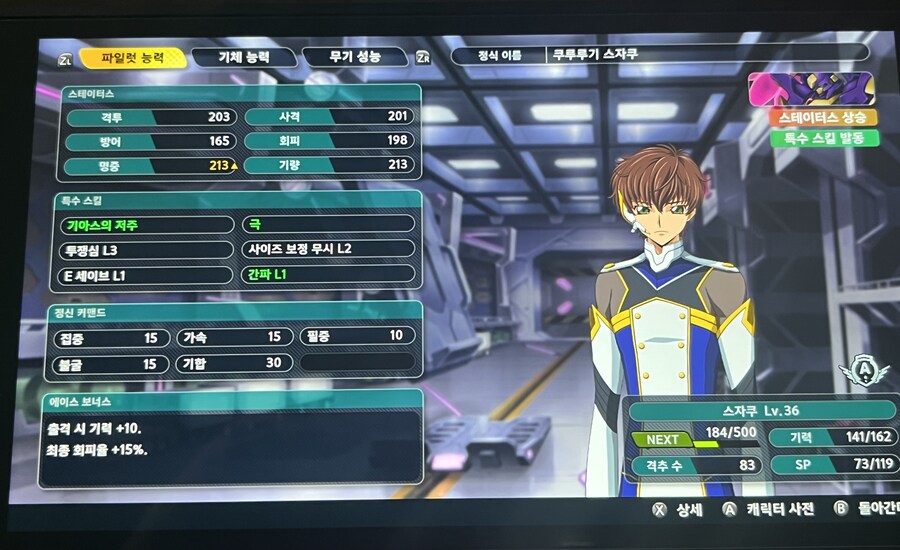Select 사이즈 보정 무시 L2 skill
Image resolution: width=900 pixels, height=550 pixels.
pyautogui.click(x=327, y=249)
